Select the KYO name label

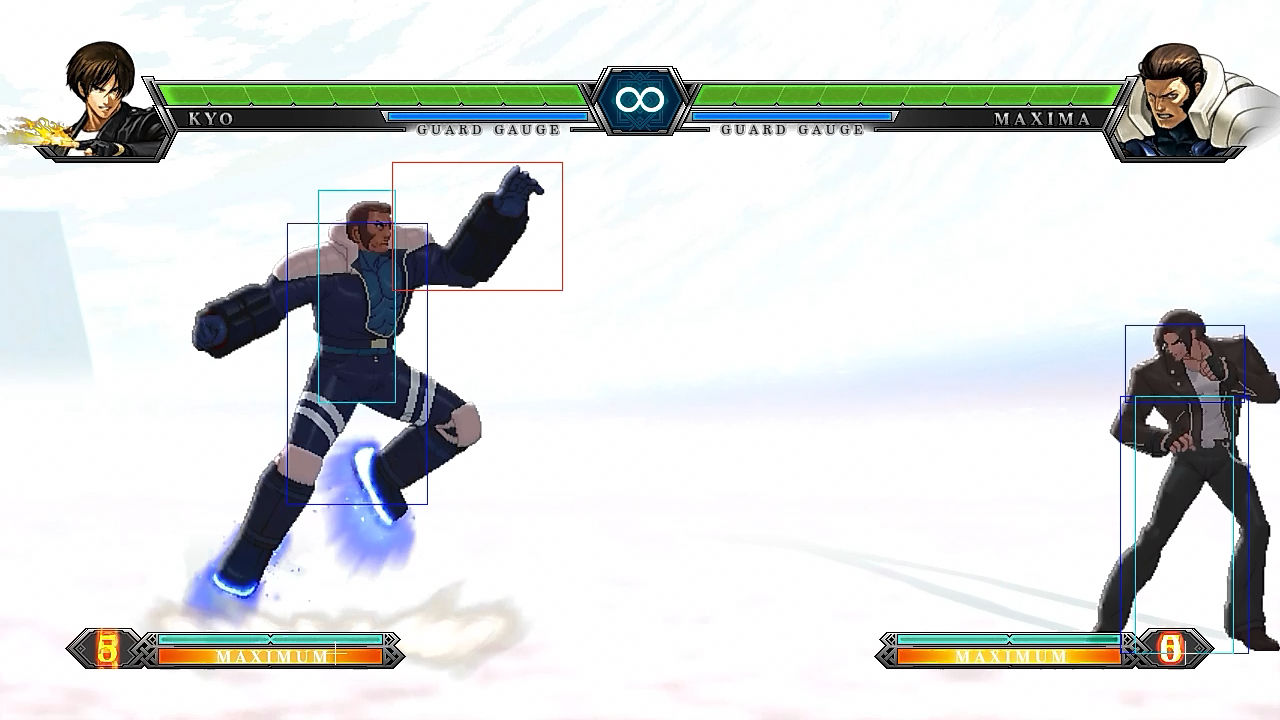click(x=207, y=118)
